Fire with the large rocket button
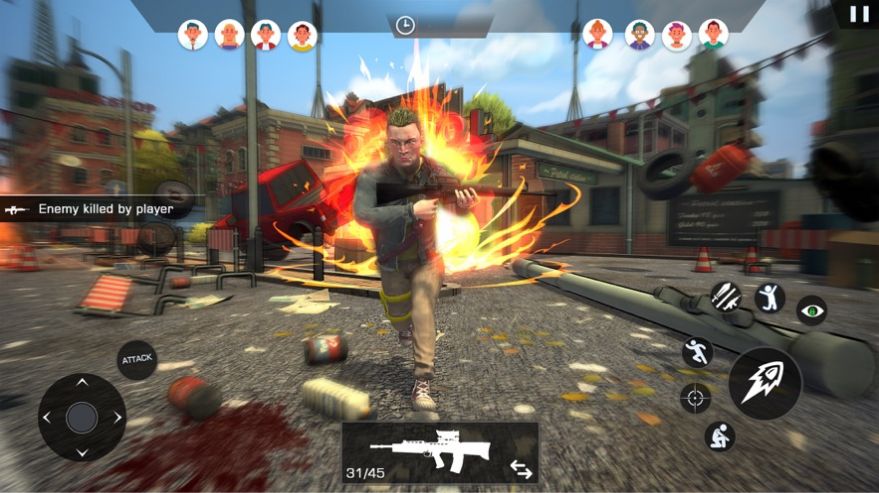Viewport: 879px width, 493px height. click(x=764, y=383)
